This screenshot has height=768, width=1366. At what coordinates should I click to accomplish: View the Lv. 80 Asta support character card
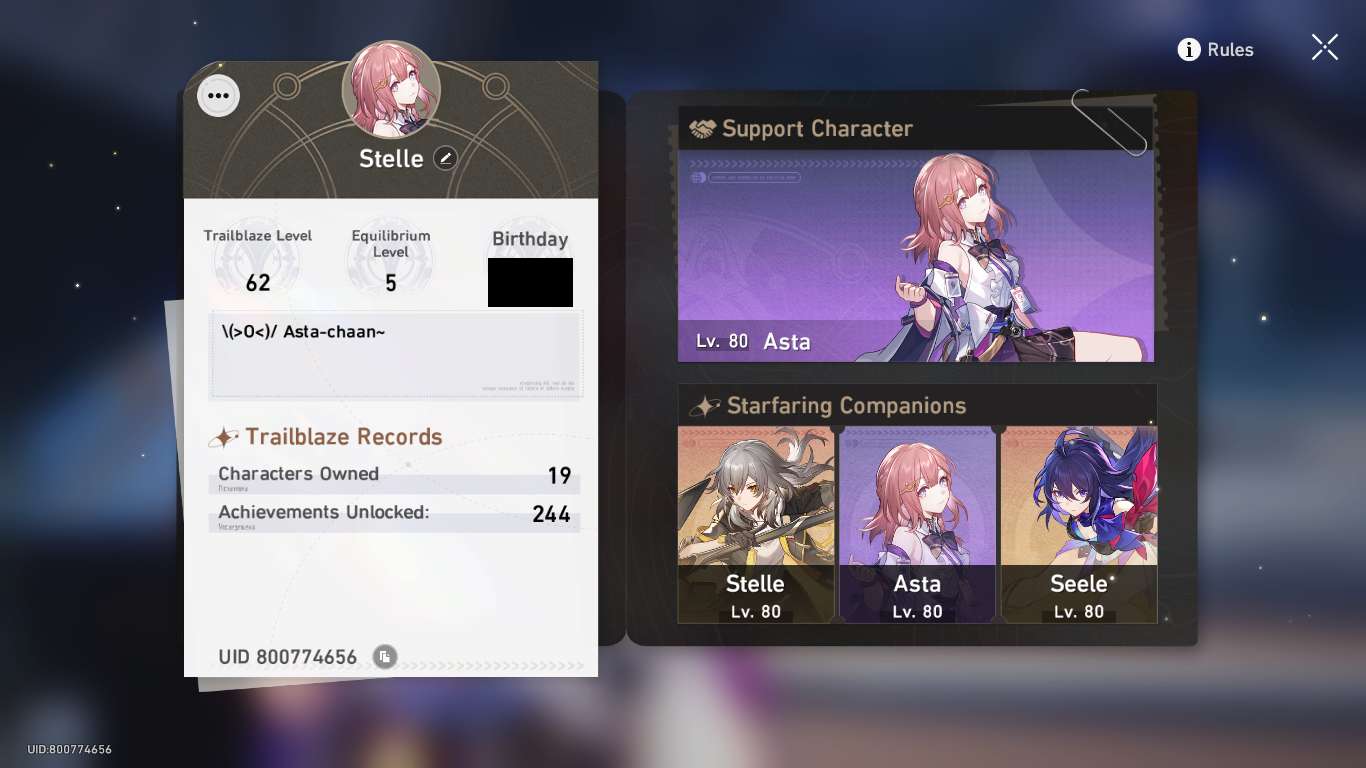click(x=916, y=255)
